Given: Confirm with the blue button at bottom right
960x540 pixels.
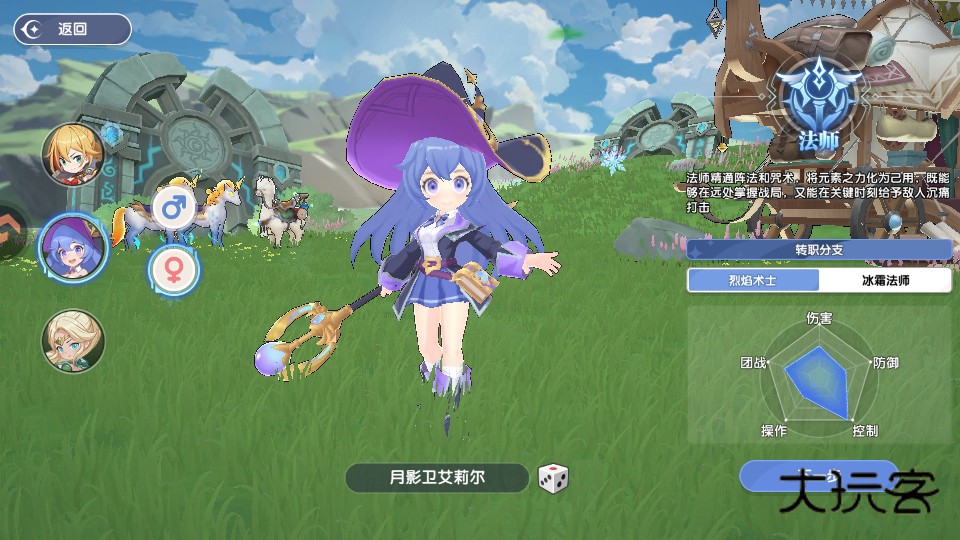Looking at the screenshot, I should [x=820, y=476].
